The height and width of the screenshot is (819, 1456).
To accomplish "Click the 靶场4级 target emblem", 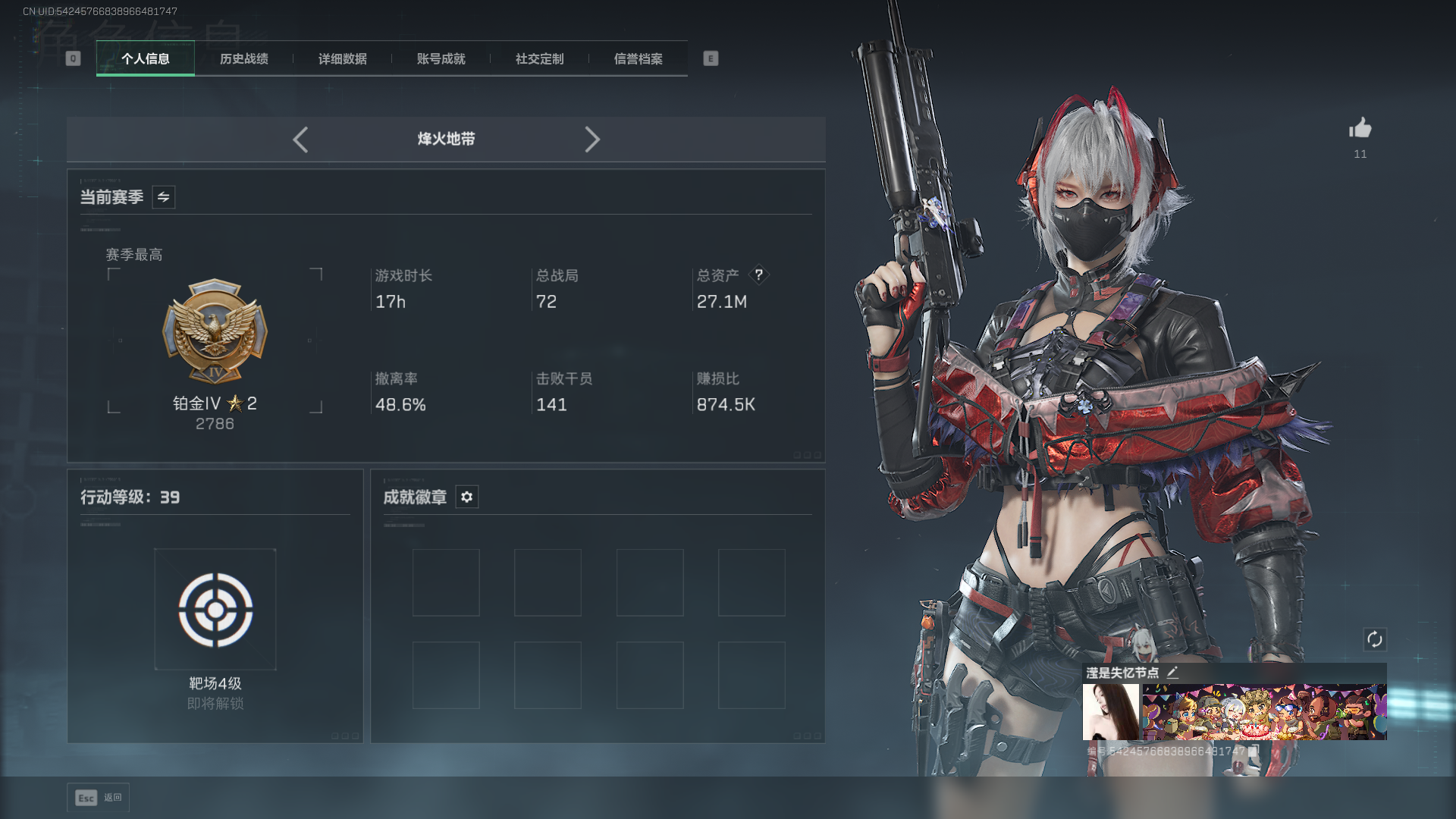I will 215,609.
